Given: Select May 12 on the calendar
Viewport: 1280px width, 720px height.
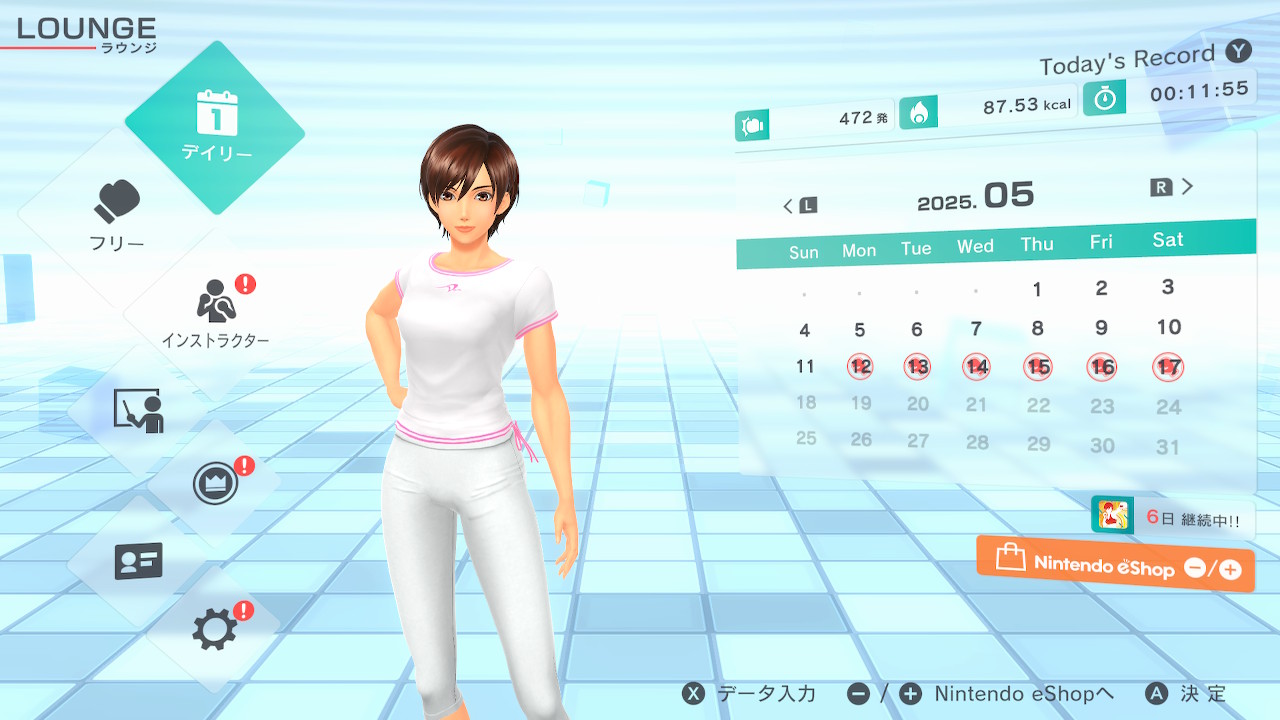Looking at the screenshot, I should tap(860, 367).
